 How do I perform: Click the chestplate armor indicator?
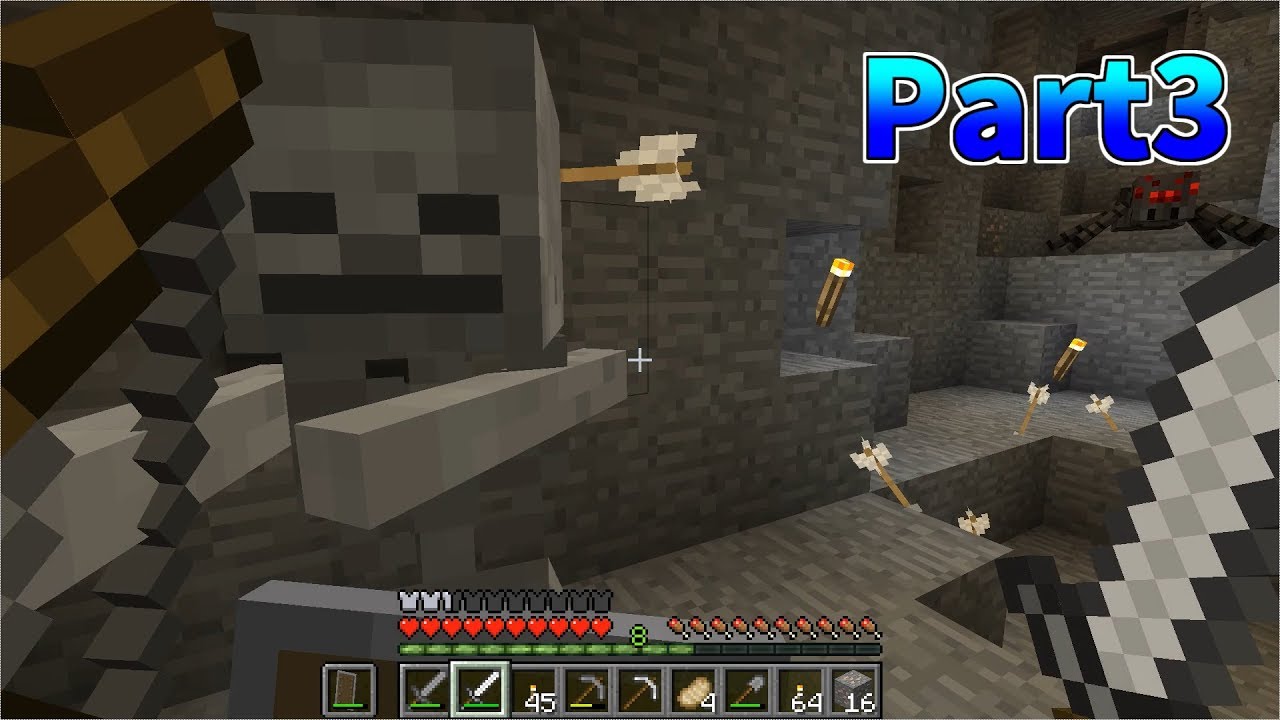[x=428, y=601]
